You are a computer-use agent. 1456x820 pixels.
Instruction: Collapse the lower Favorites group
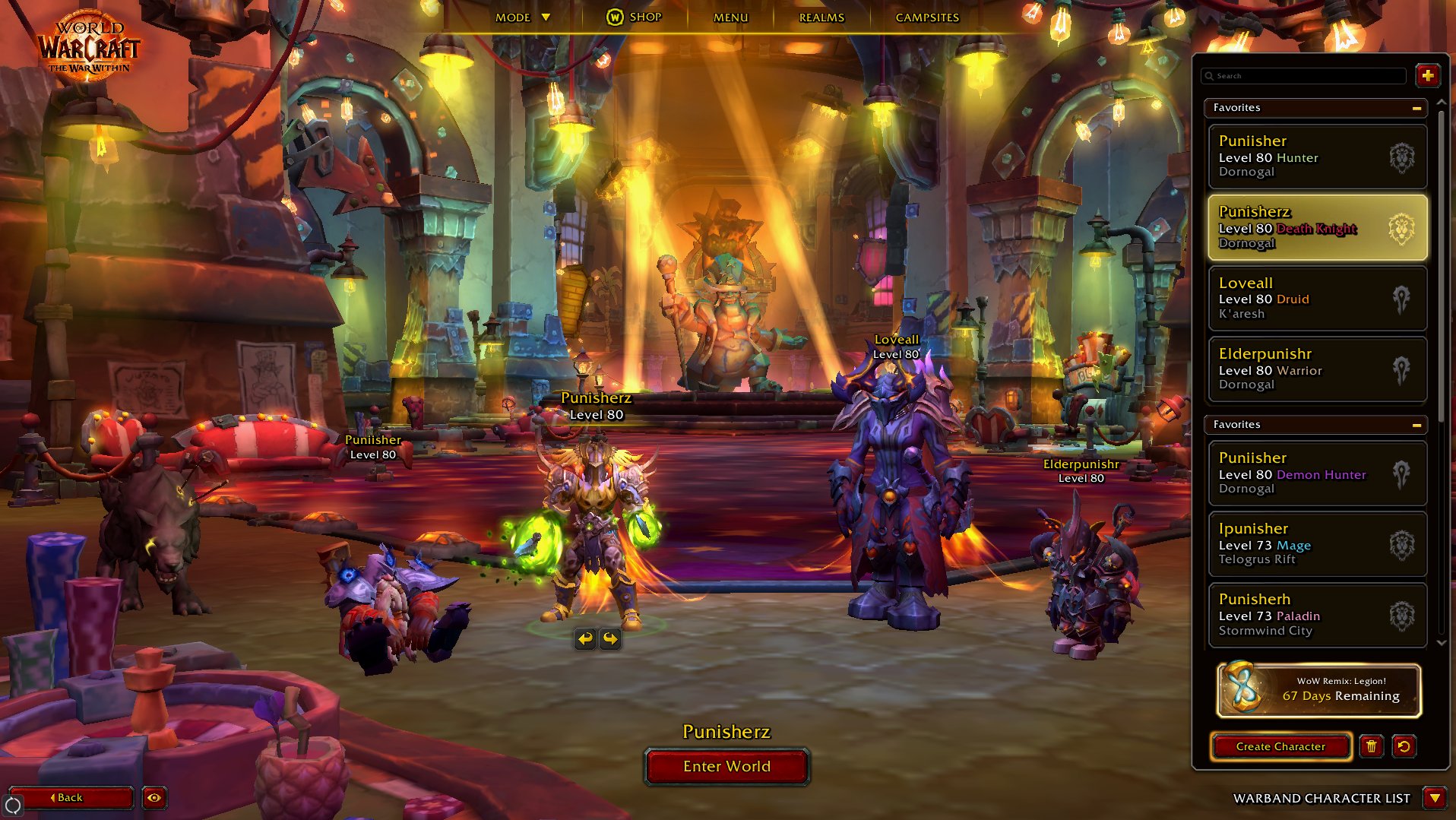point(1416,425)
